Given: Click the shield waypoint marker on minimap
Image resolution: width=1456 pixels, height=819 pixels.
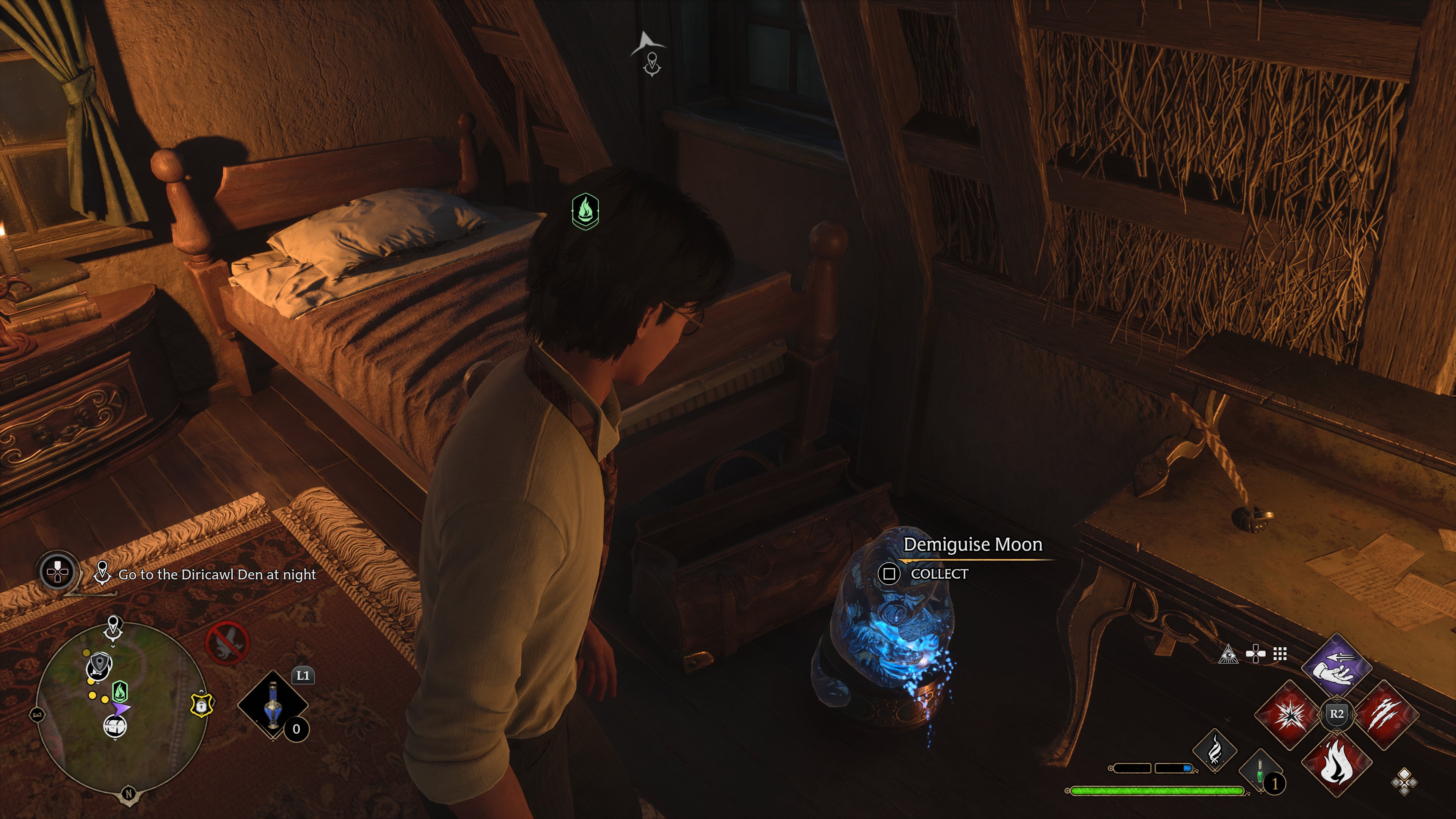Looking at the screenshot, I should [x=99, y=666].
